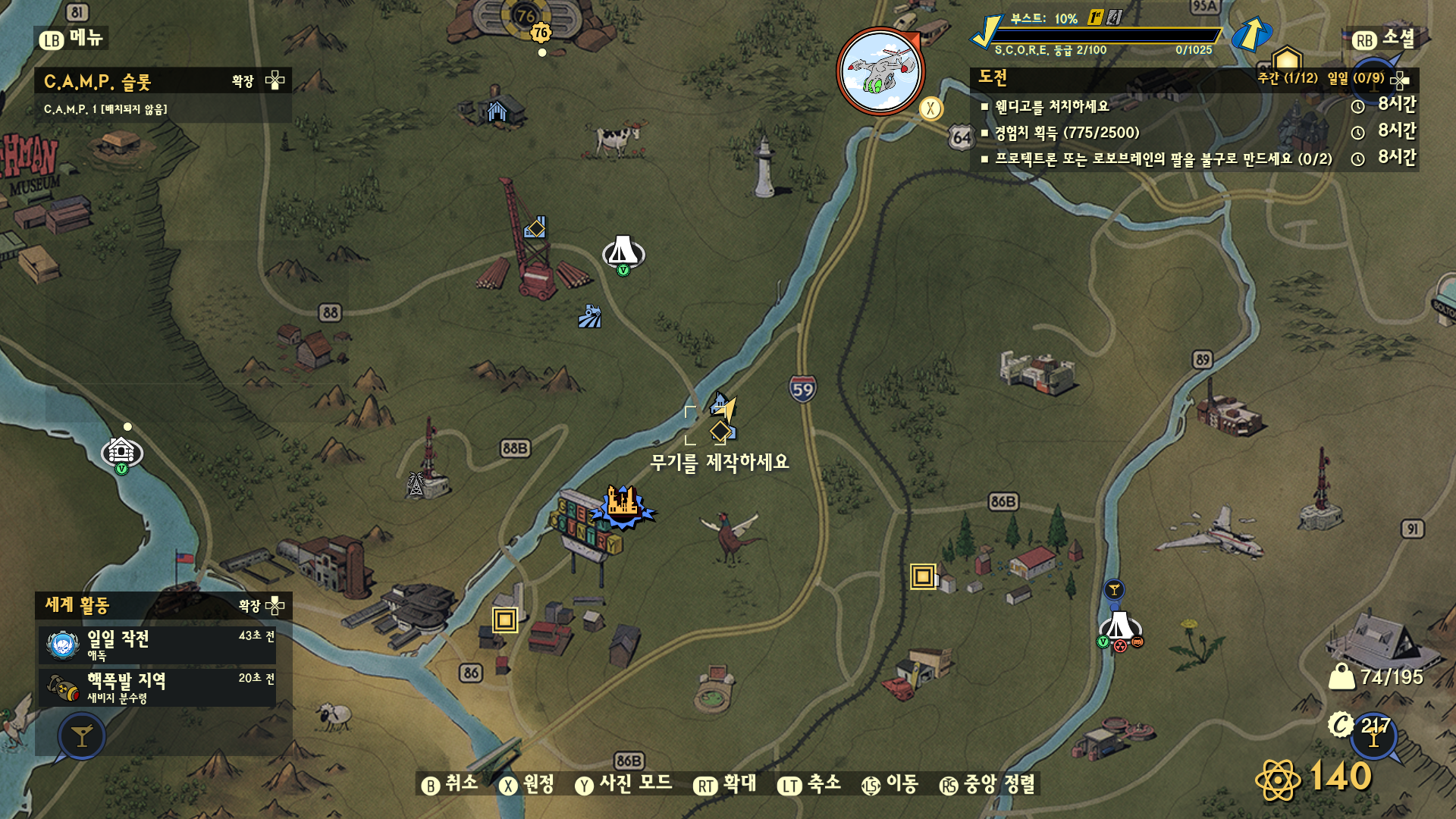The height and width of the screenshot is (819, 1456).
Task: Select the house camp marker by the river
Action: [x=121, y=452]
